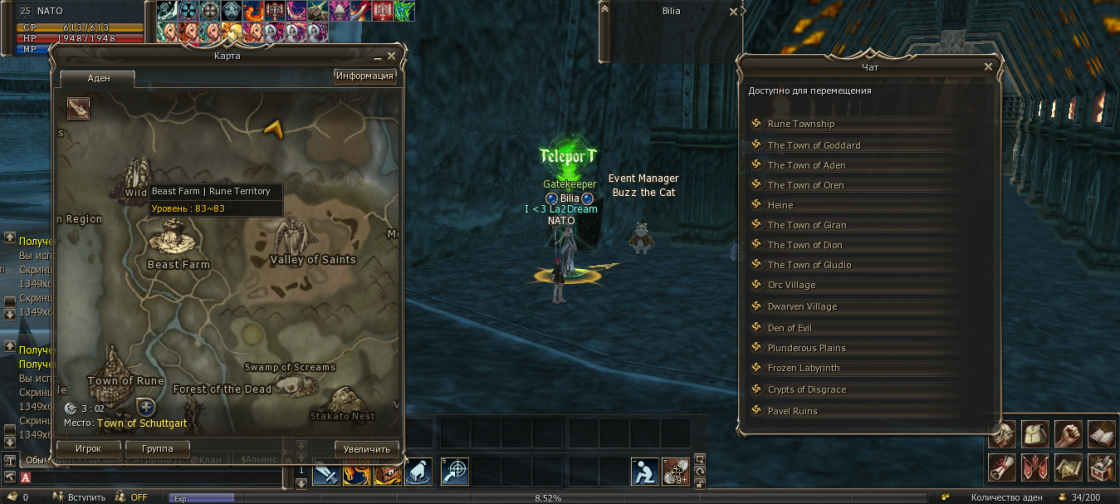Click the Группа button on the map
1120x504 pixels.
(x=158, y=449)
